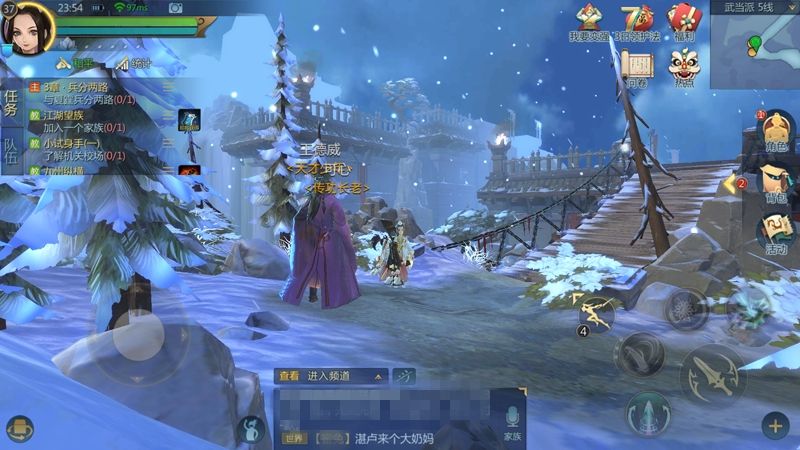
Task: Open the 问卷 questionnaire scroll
Action: tap(637, 68)
